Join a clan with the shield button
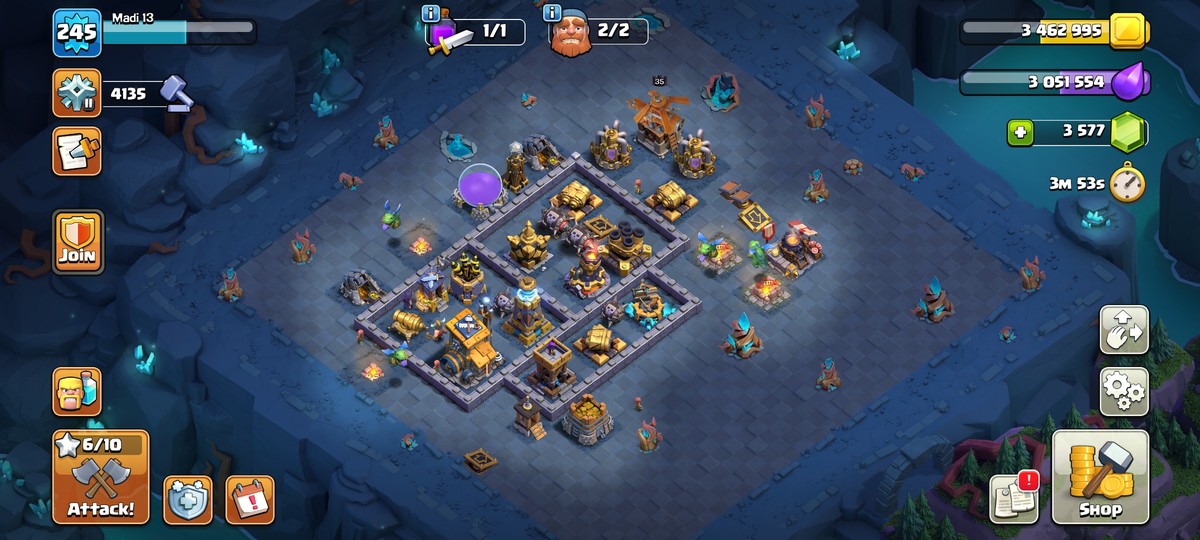This screenshot has height=540, width=1200. [x=77, y=242]
